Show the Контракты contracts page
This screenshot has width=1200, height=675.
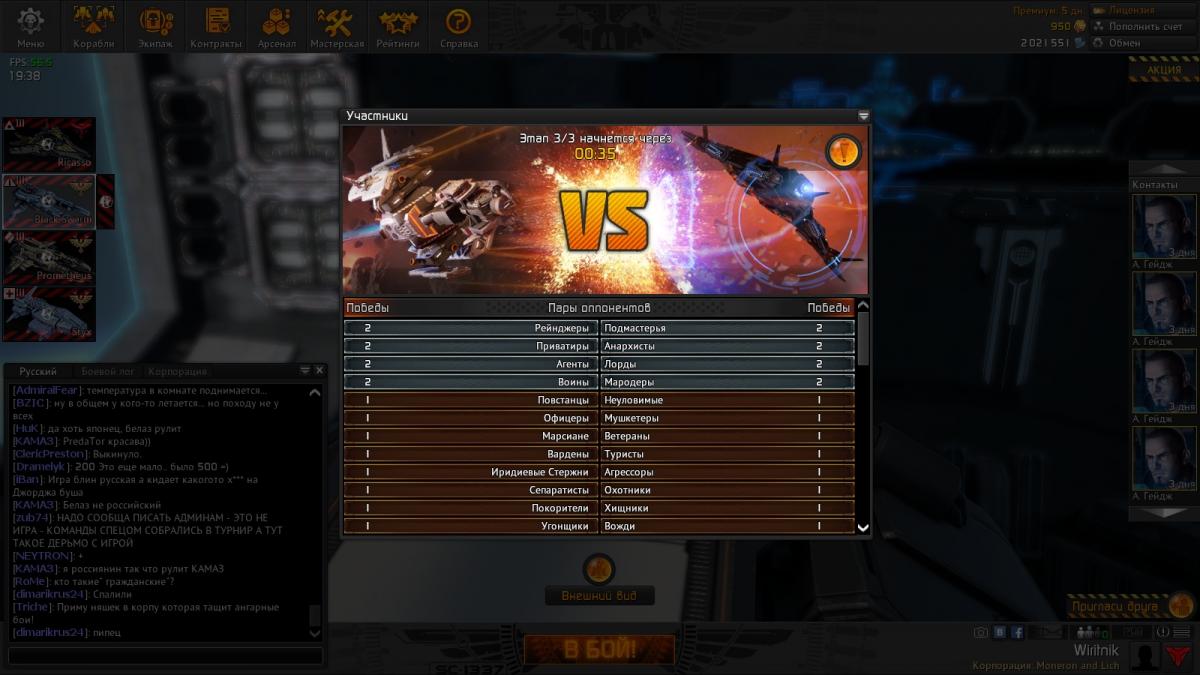coord(216,27)
